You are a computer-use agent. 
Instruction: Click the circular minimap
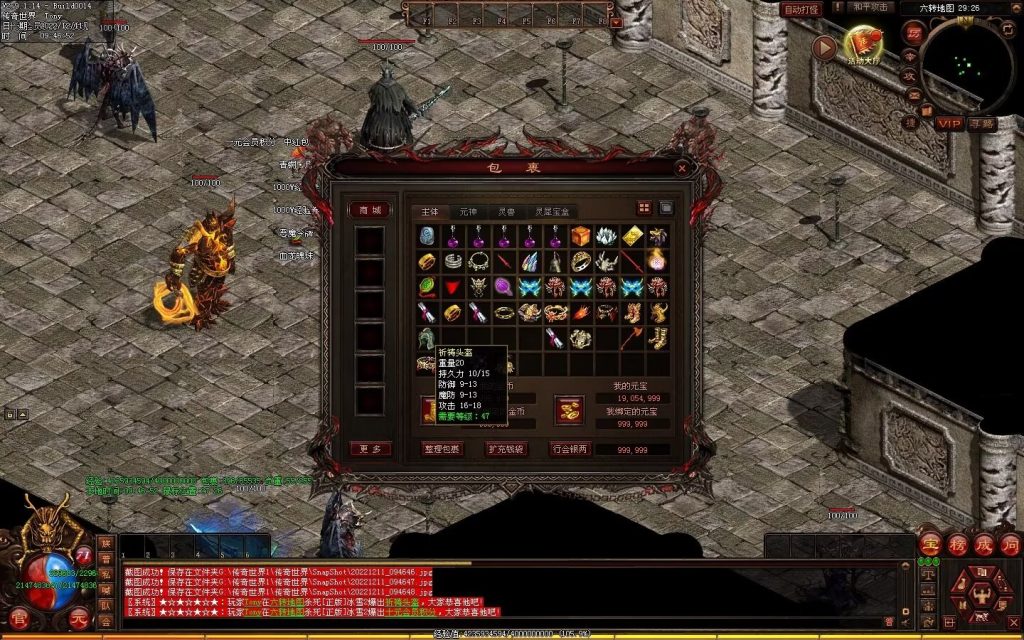click(965, 67)
